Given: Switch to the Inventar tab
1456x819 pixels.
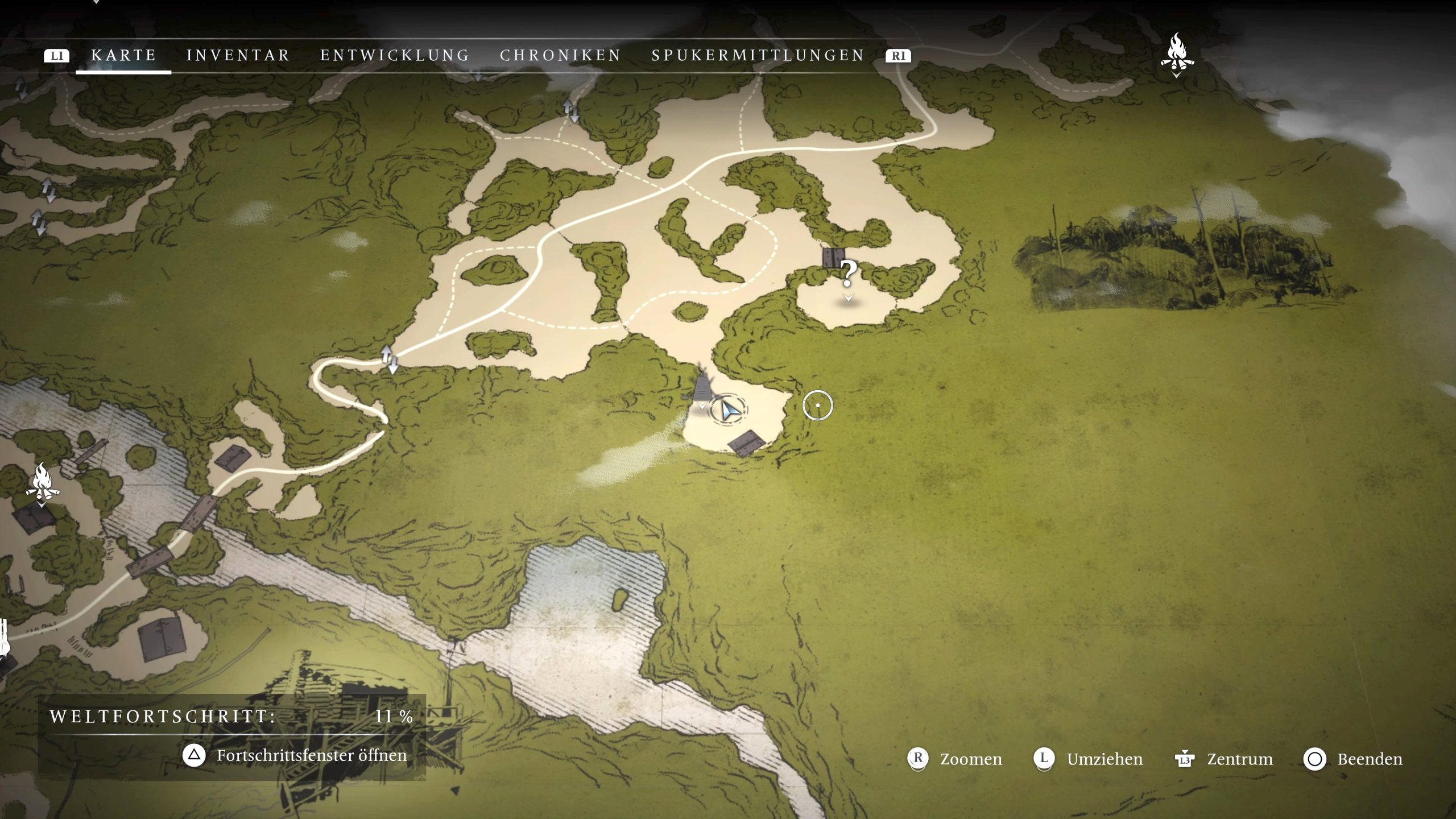Looking at the screenshot, I should pos(238,55).
